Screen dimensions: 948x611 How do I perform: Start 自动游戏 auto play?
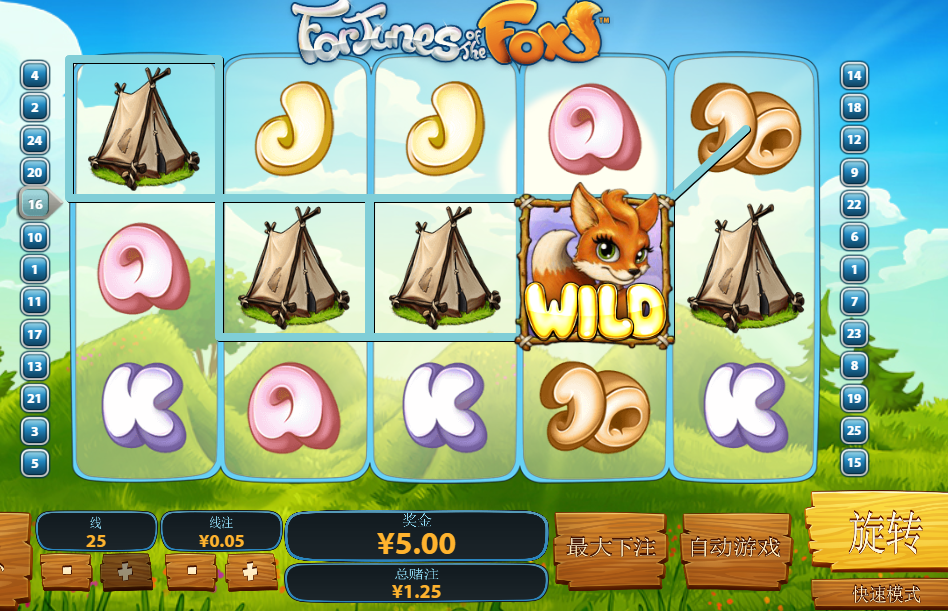[735, 547]
